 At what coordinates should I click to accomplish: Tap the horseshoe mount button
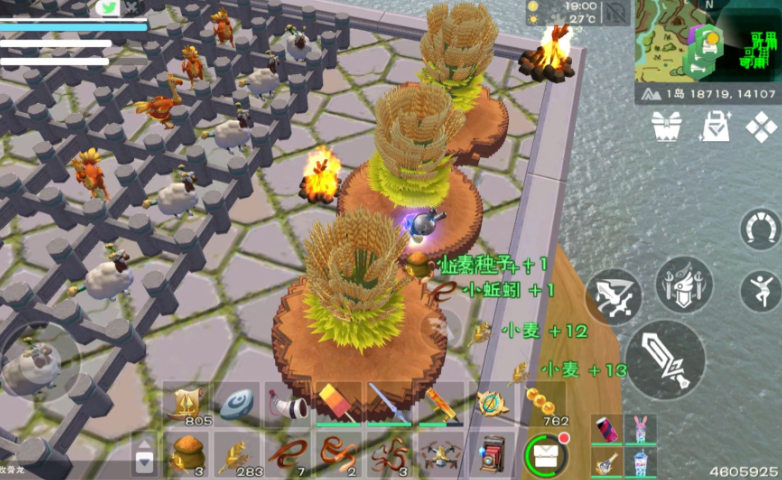coord(760,229)
